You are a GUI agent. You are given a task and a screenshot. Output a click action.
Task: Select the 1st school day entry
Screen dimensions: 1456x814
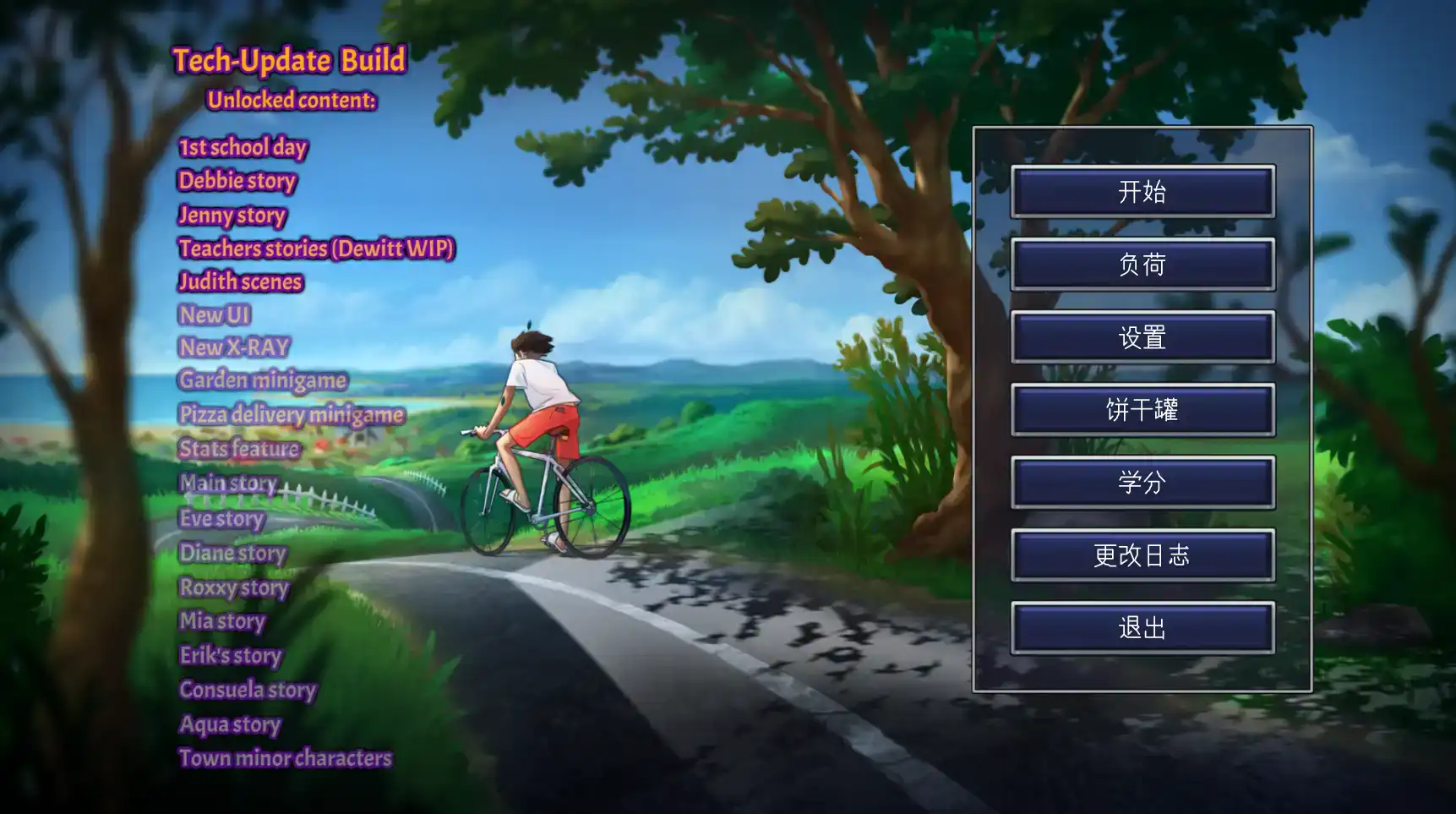243,147
